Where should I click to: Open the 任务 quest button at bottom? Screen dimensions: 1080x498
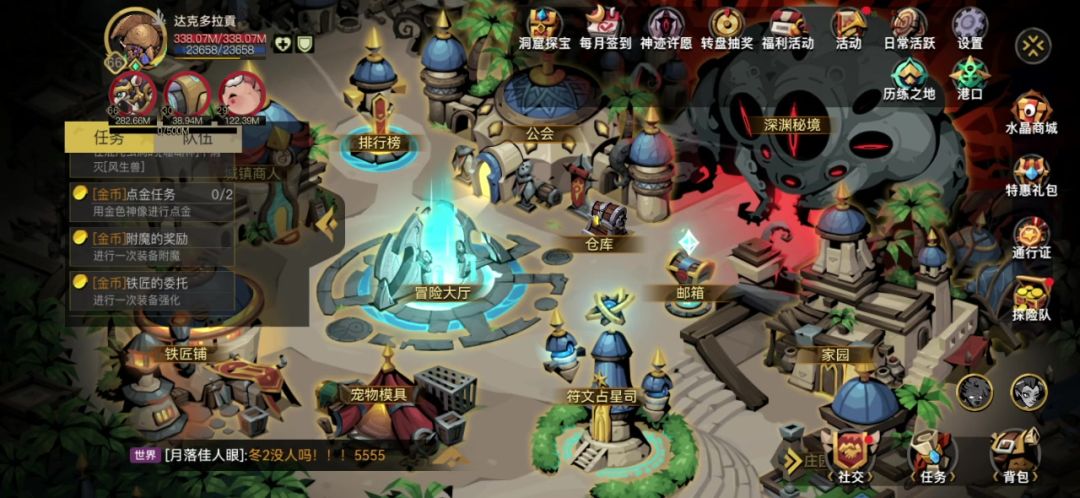[932, 458]
